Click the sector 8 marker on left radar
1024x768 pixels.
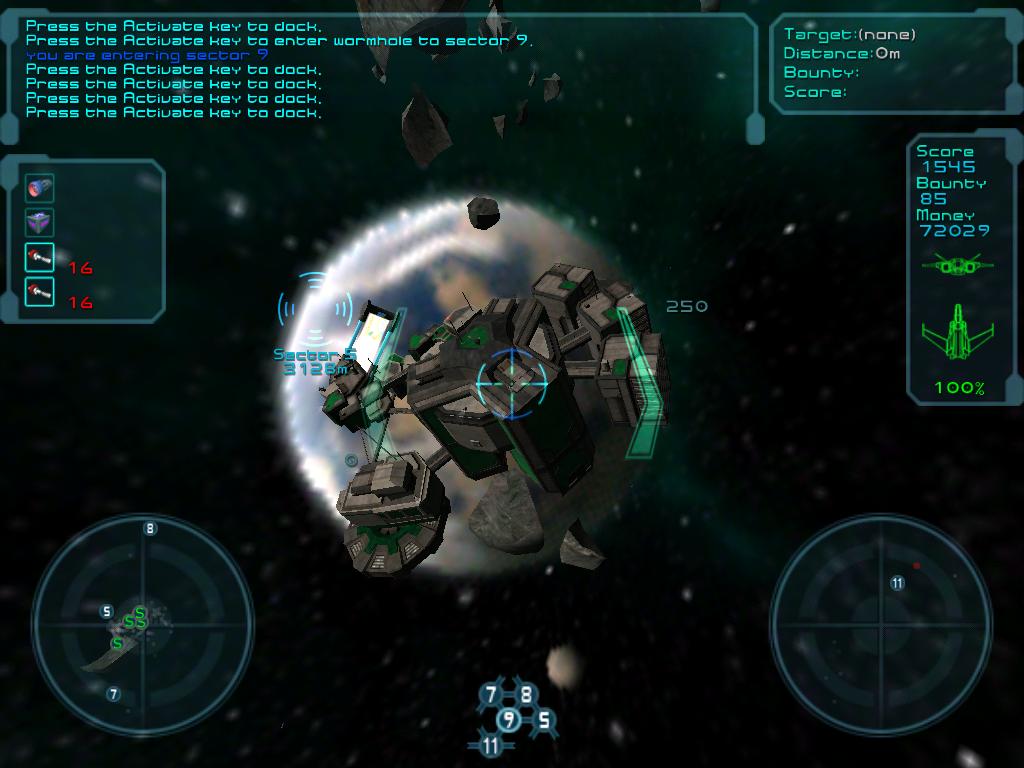150,528
